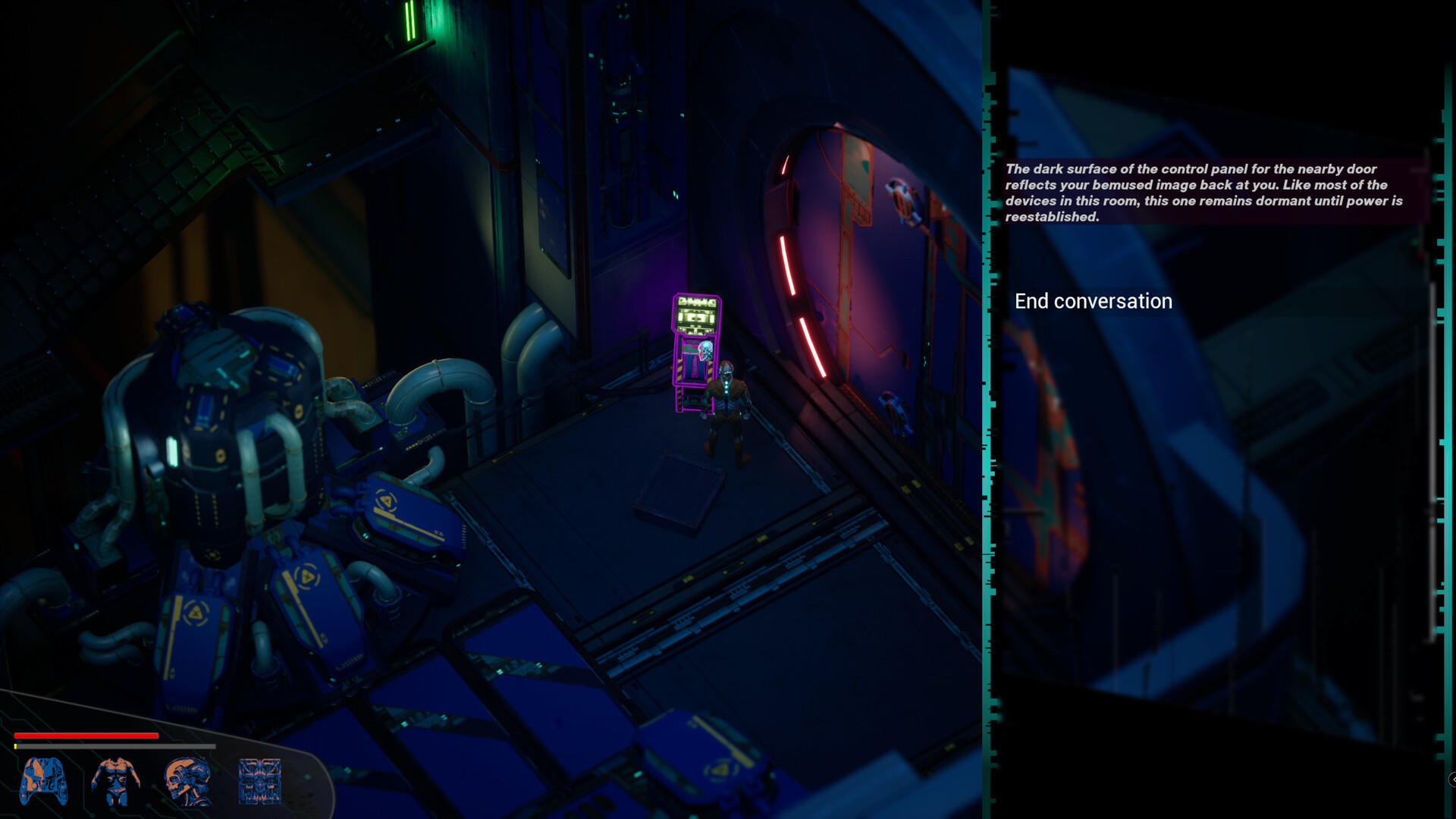Choose the End conversation option
This screenshot has width=1456, height=819.
pyautogui.click(x=1093, y=301)
